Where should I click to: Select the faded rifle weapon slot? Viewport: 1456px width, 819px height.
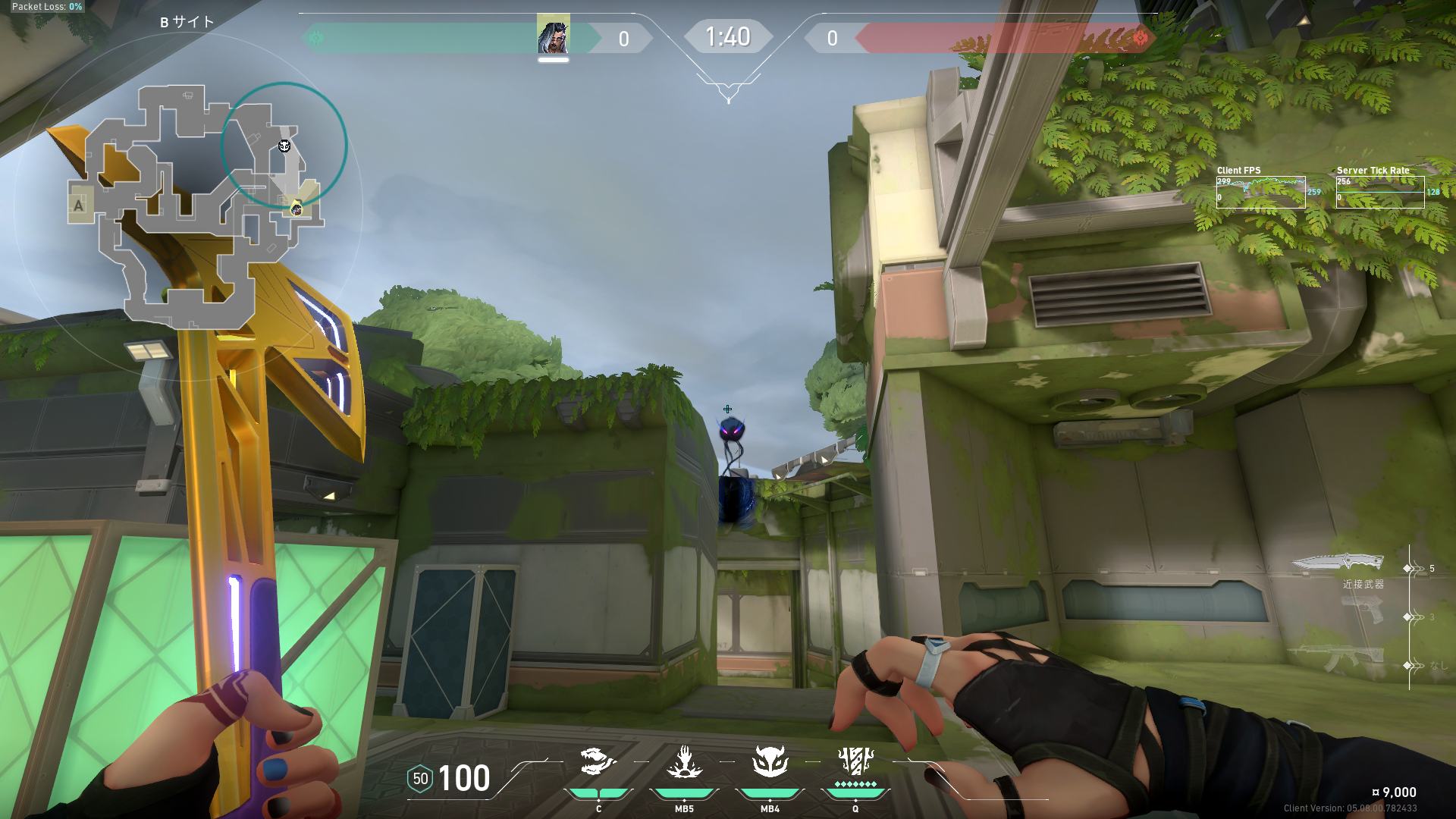click(1335, 658)
